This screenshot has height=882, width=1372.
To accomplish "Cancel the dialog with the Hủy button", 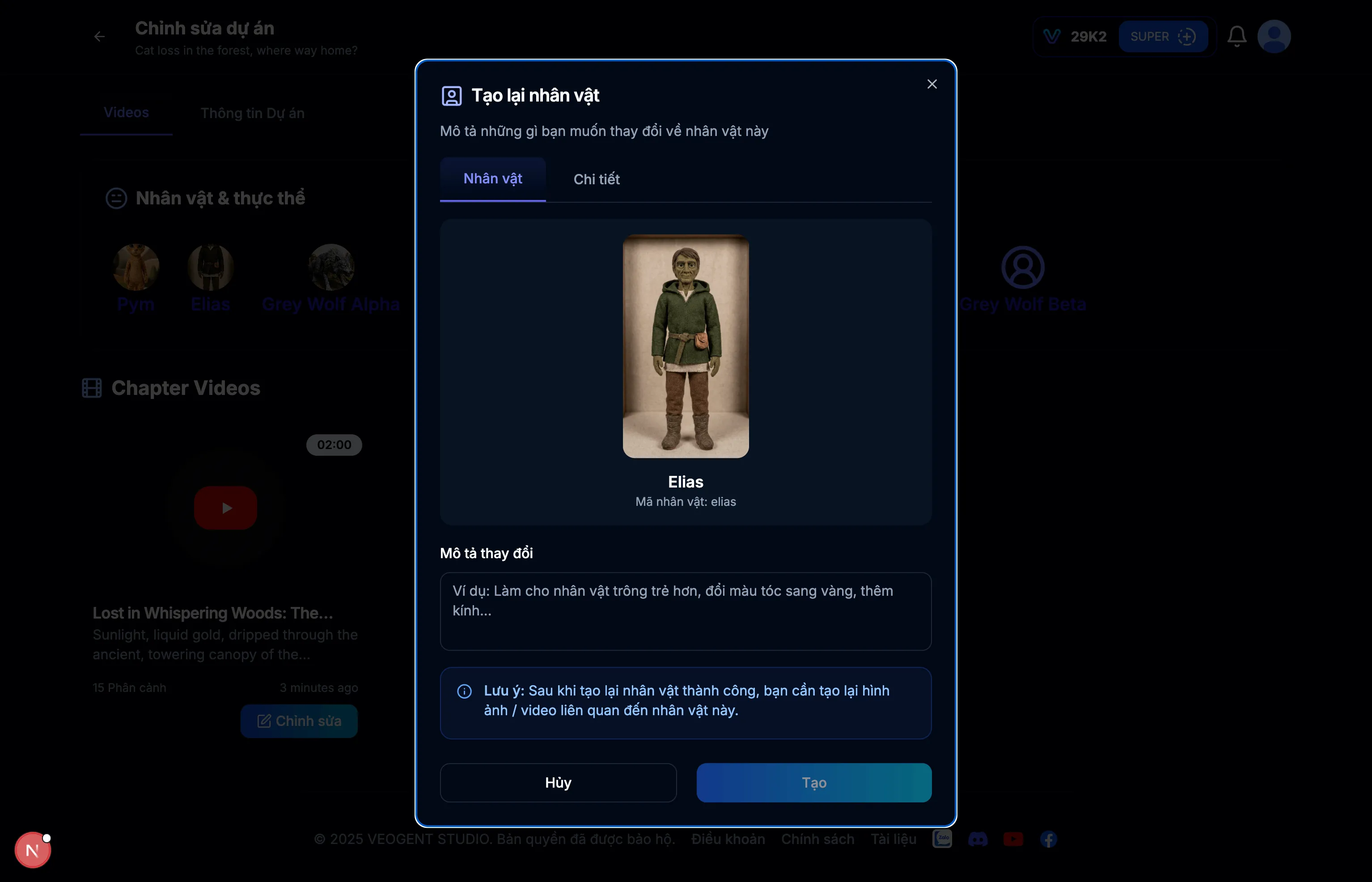I will pos(558,783).
